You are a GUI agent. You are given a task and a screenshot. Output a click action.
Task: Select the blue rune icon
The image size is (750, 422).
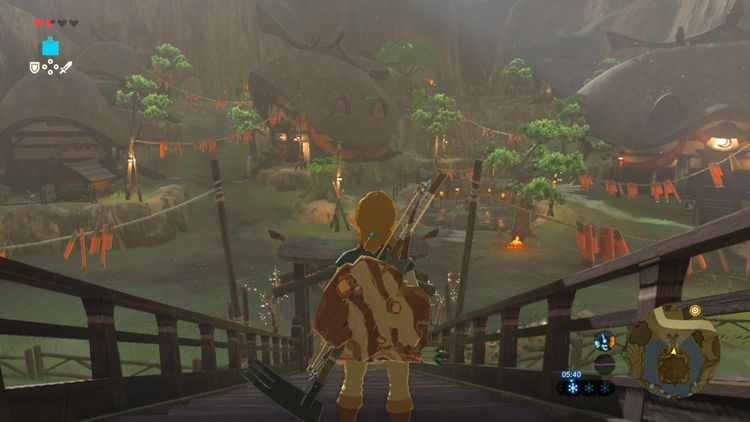point(50,47)
